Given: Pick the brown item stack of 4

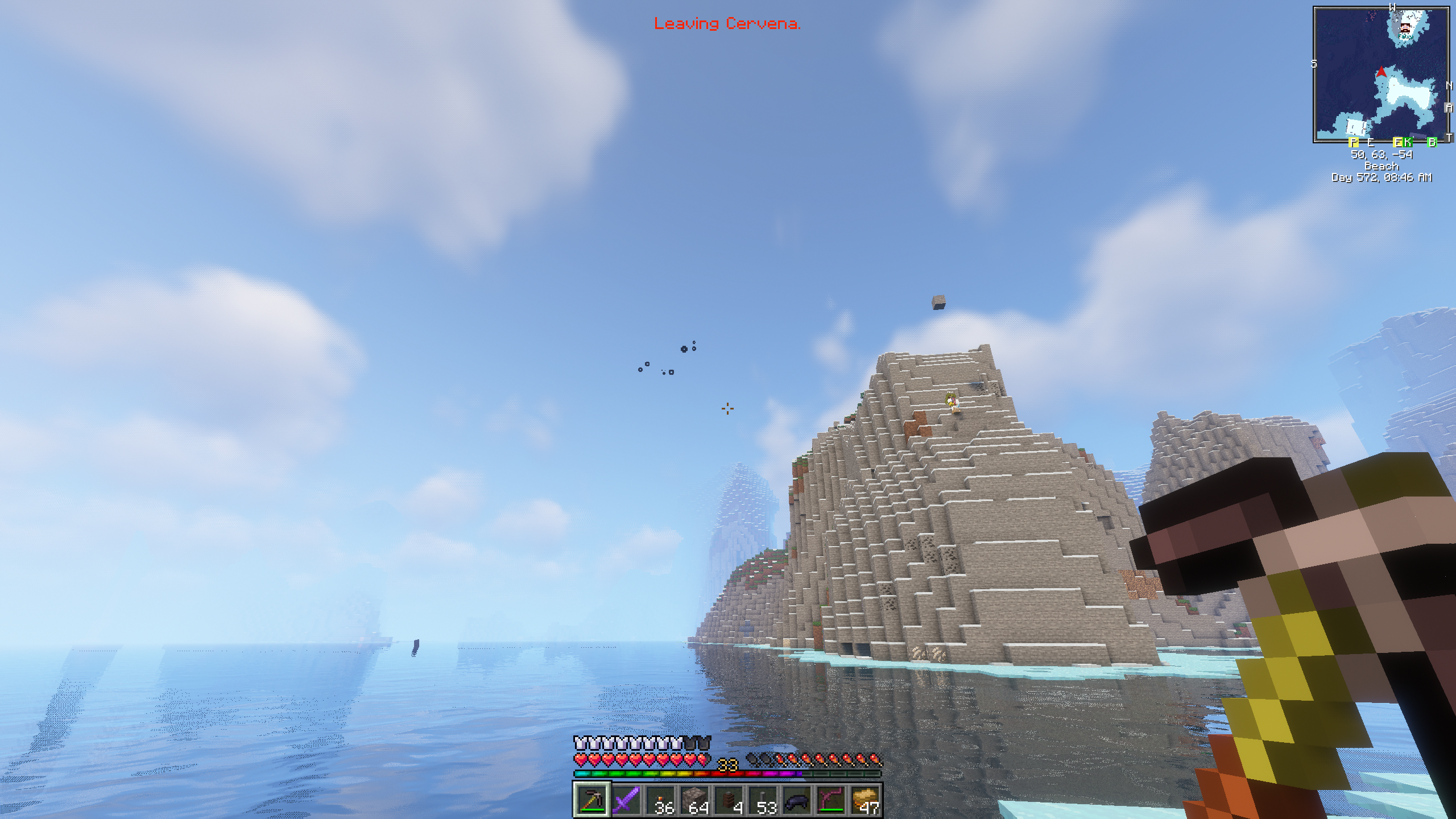Looking at the screenshot, I should [x=729, y=800].
